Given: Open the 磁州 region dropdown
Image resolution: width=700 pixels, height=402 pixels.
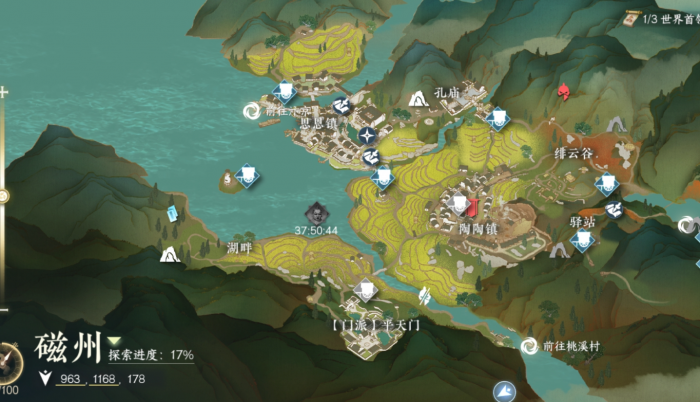Looking at the screenshot, I should [115, 341].
